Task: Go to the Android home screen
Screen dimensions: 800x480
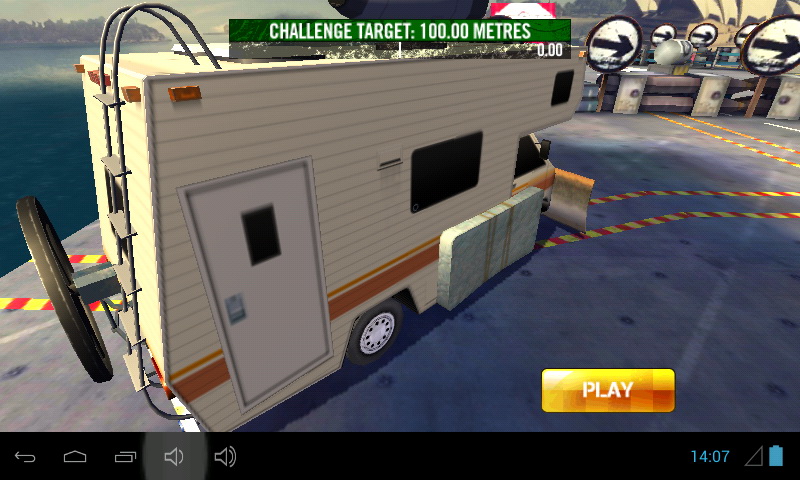Action: click(75, 457)
